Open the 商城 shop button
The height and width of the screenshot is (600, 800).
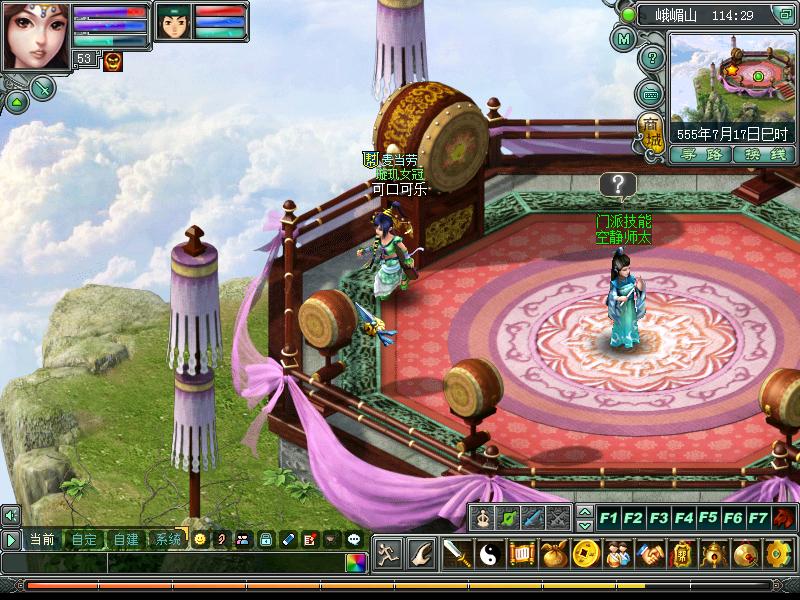coord(651,130)
